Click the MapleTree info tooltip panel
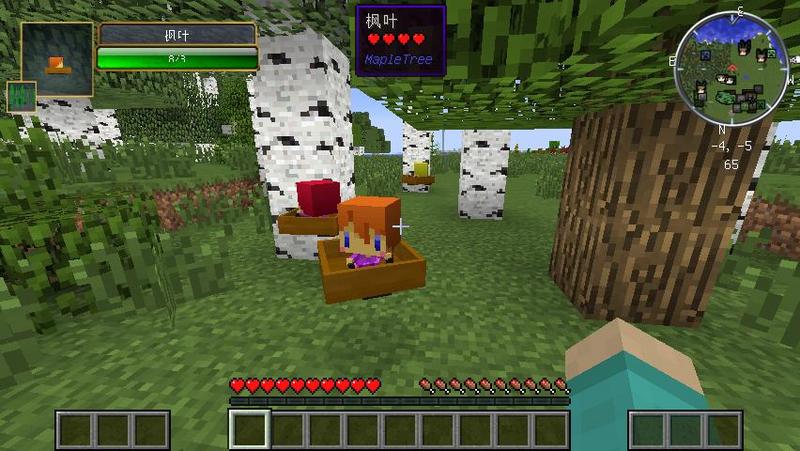Screen dimensions: 800x451 (400, 39)
